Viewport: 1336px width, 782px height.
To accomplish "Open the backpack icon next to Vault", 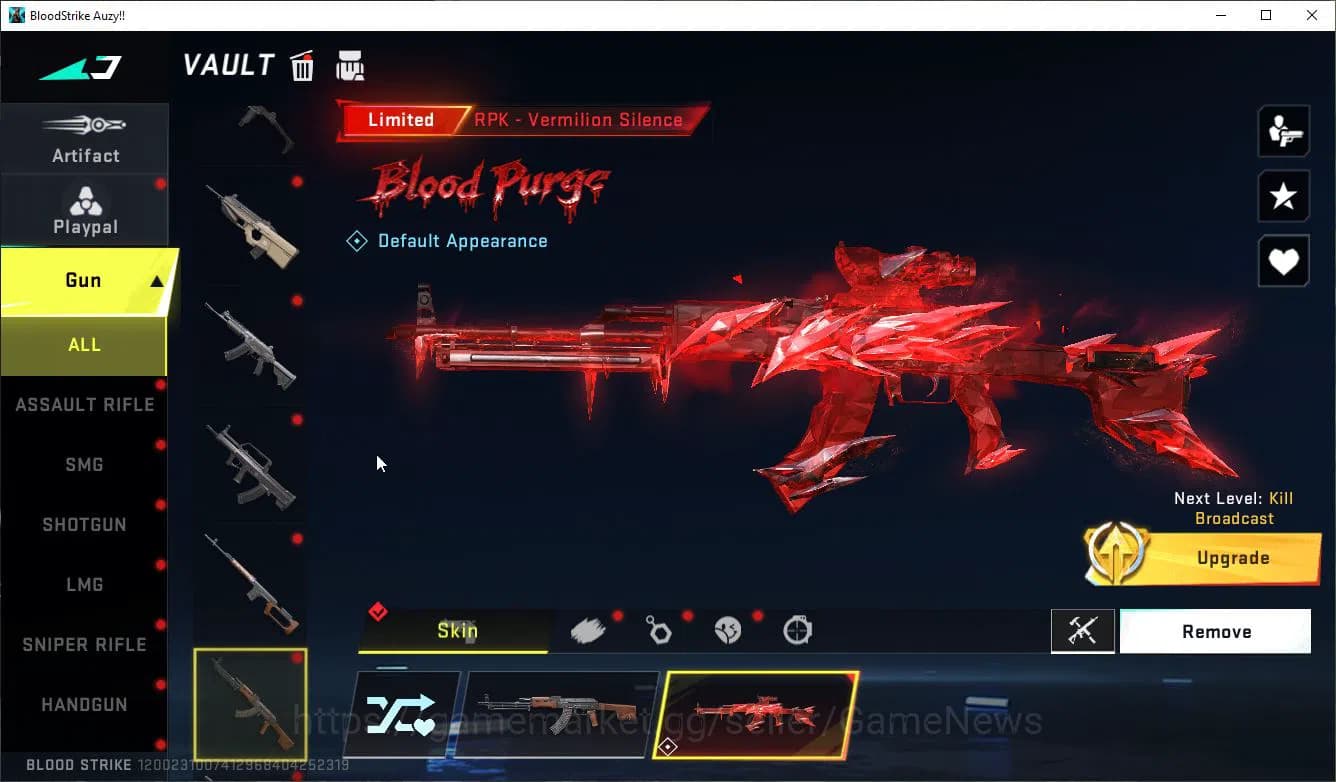I will coord(350,65).
